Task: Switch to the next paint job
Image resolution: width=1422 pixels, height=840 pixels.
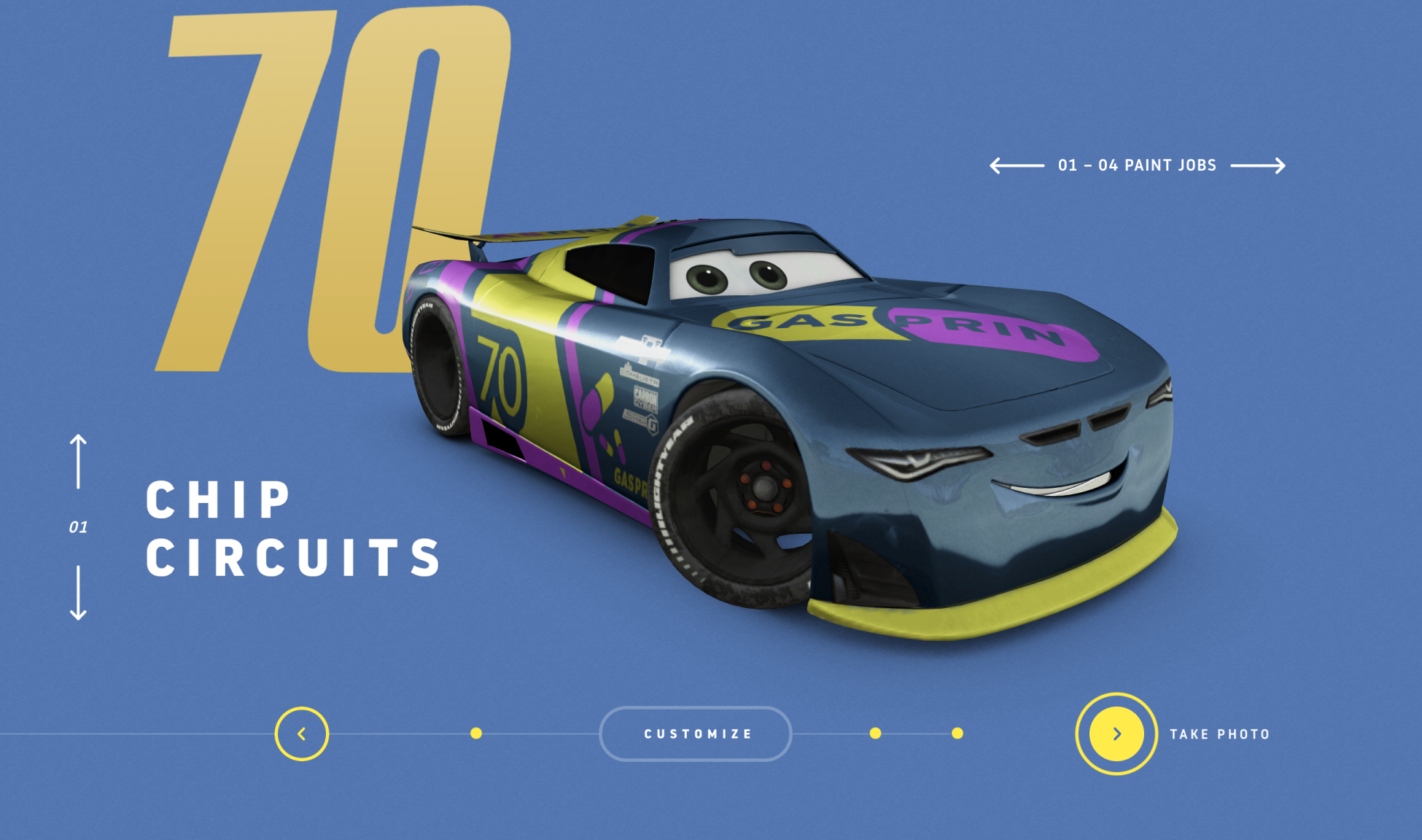Action: pyautogui.click(x=1258, y=166)
